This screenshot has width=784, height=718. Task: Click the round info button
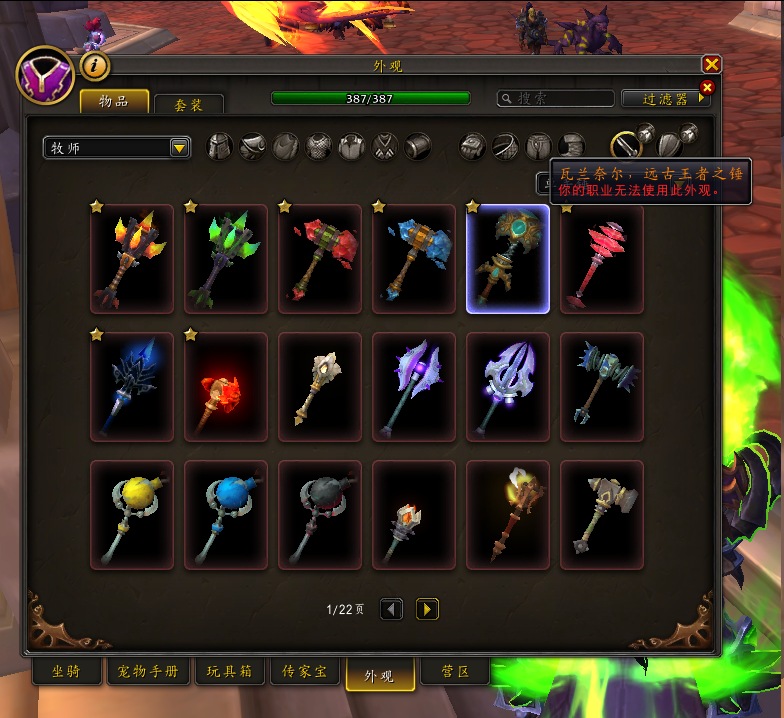click(x=95, y=66)
